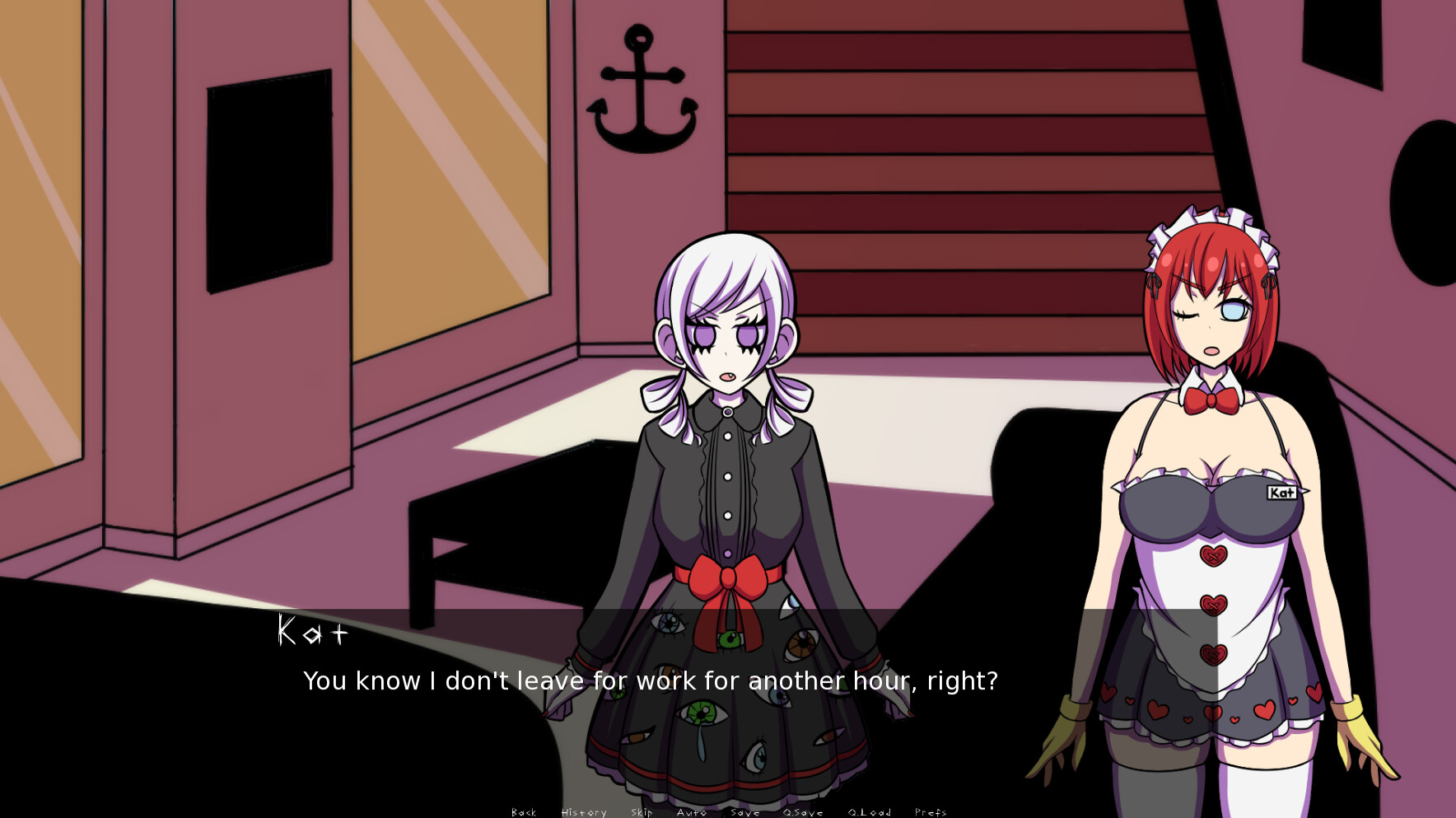1456x818 pixels.
Task: Enable Skip mode
Action: pyautogui.click(x=641, y=812)
